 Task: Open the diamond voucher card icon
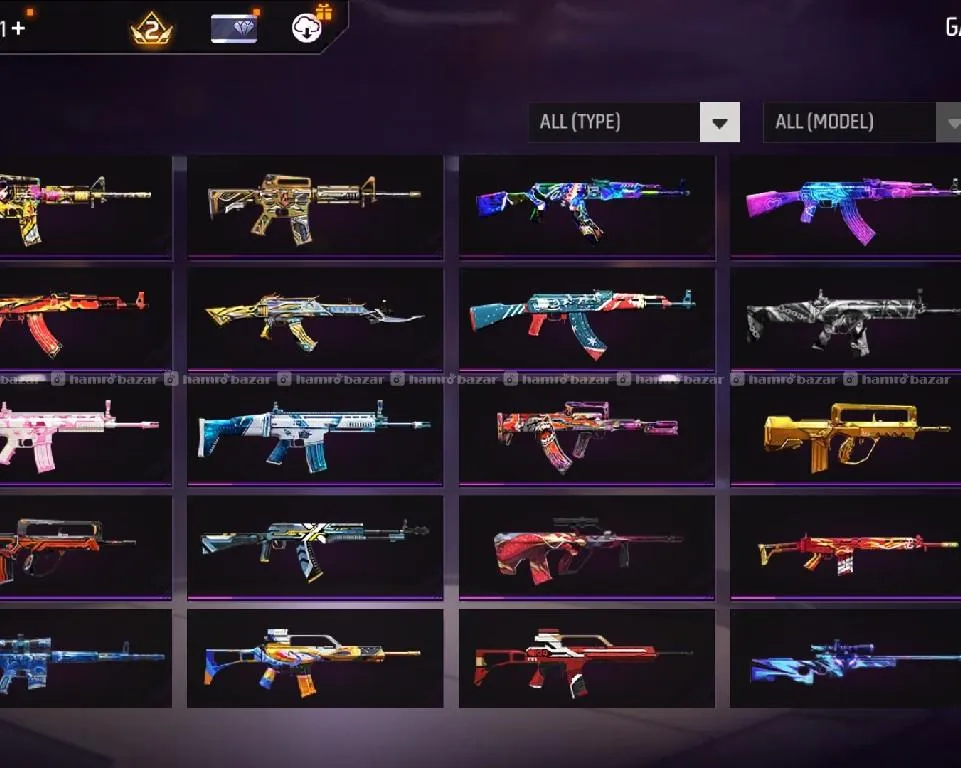click(234, 29)
